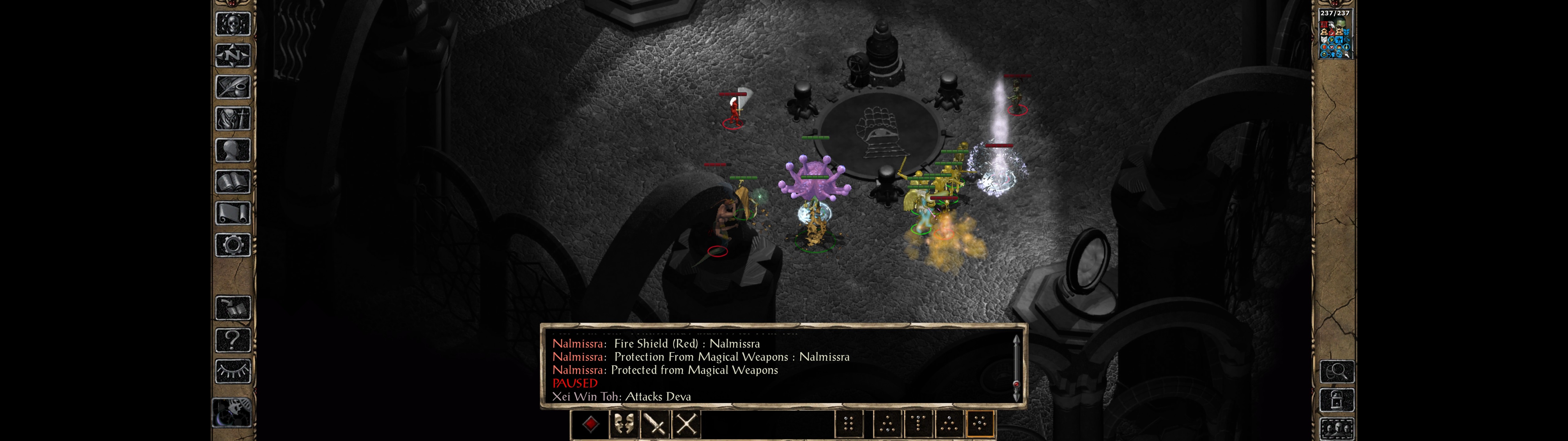Open the area map with the compass button

tap(232, 55)
